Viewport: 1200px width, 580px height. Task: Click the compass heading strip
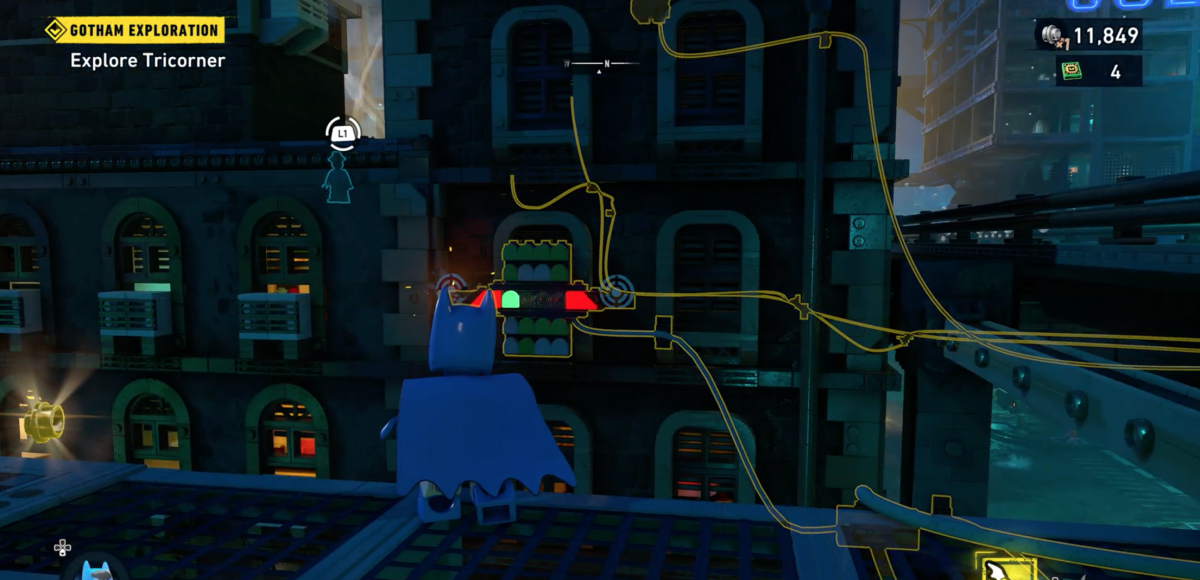600,64
